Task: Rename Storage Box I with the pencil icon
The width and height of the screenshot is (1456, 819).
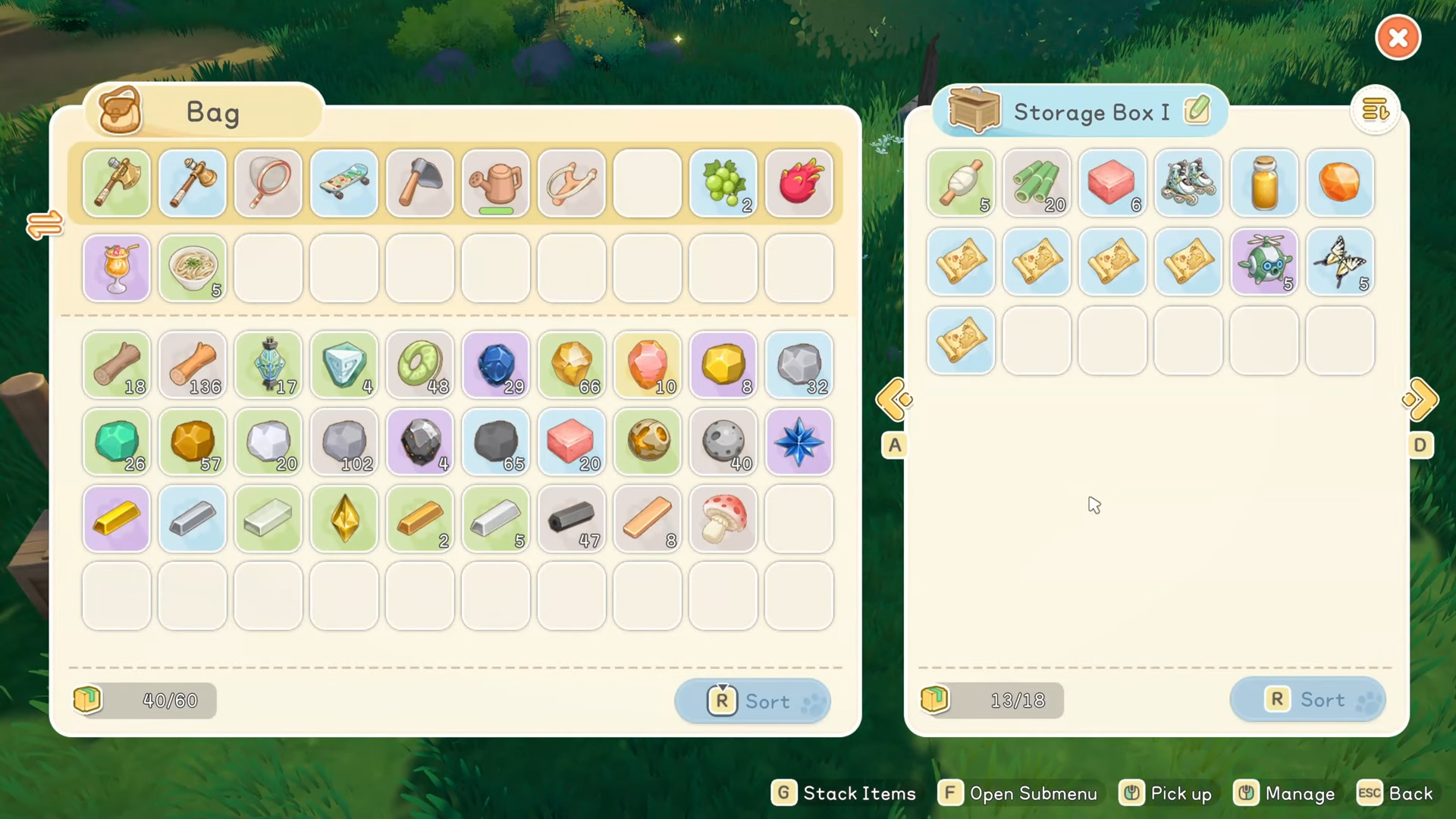Action: (1197, 111)
